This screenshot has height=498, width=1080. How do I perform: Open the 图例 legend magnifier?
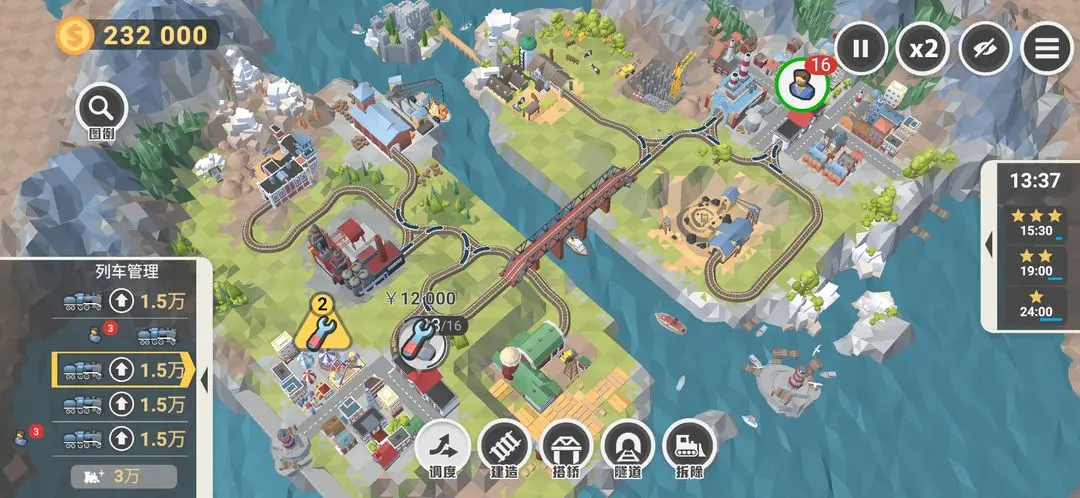click(x=101, y=109)
